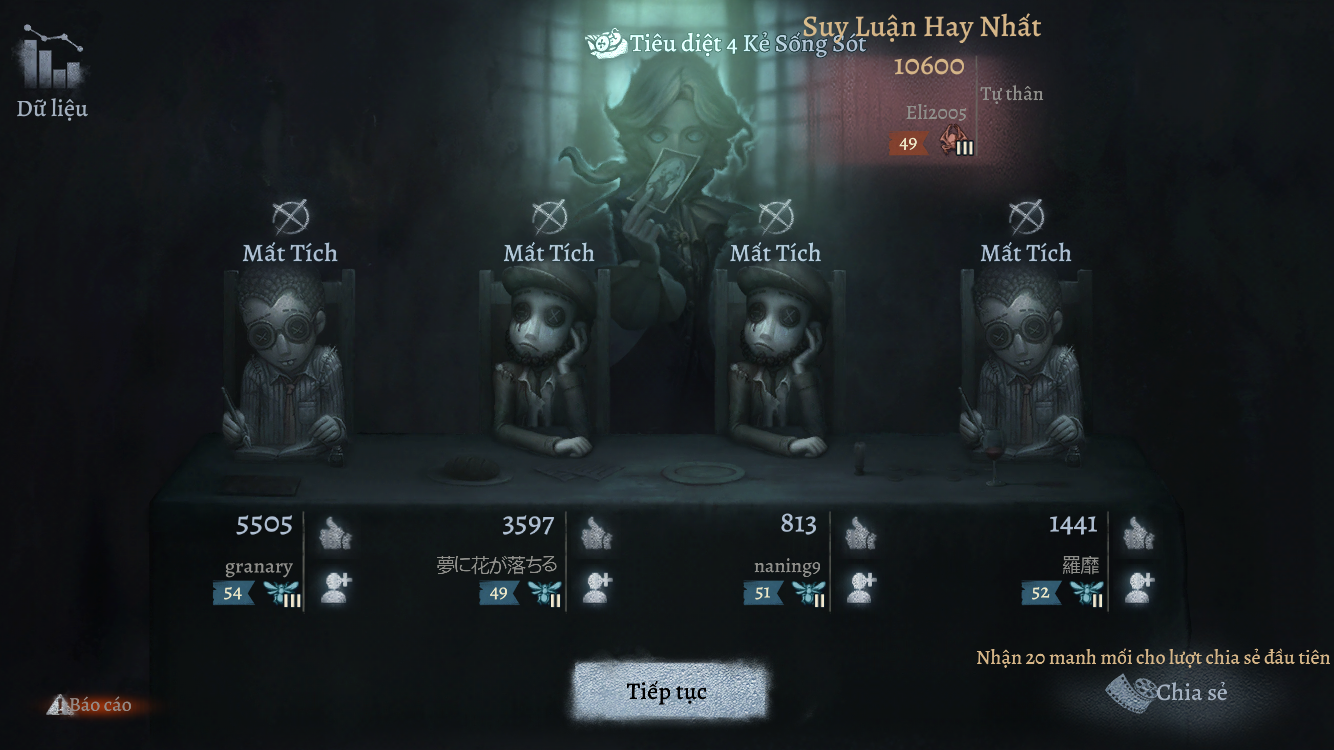Give naning9 a thumbs-up
1334x750 pixels.
pyautogui.click(x=861, y=534)
